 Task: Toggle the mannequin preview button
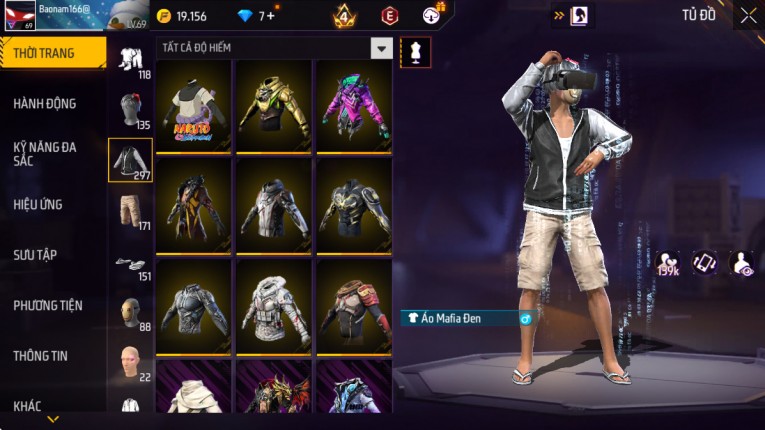point(416,52)
